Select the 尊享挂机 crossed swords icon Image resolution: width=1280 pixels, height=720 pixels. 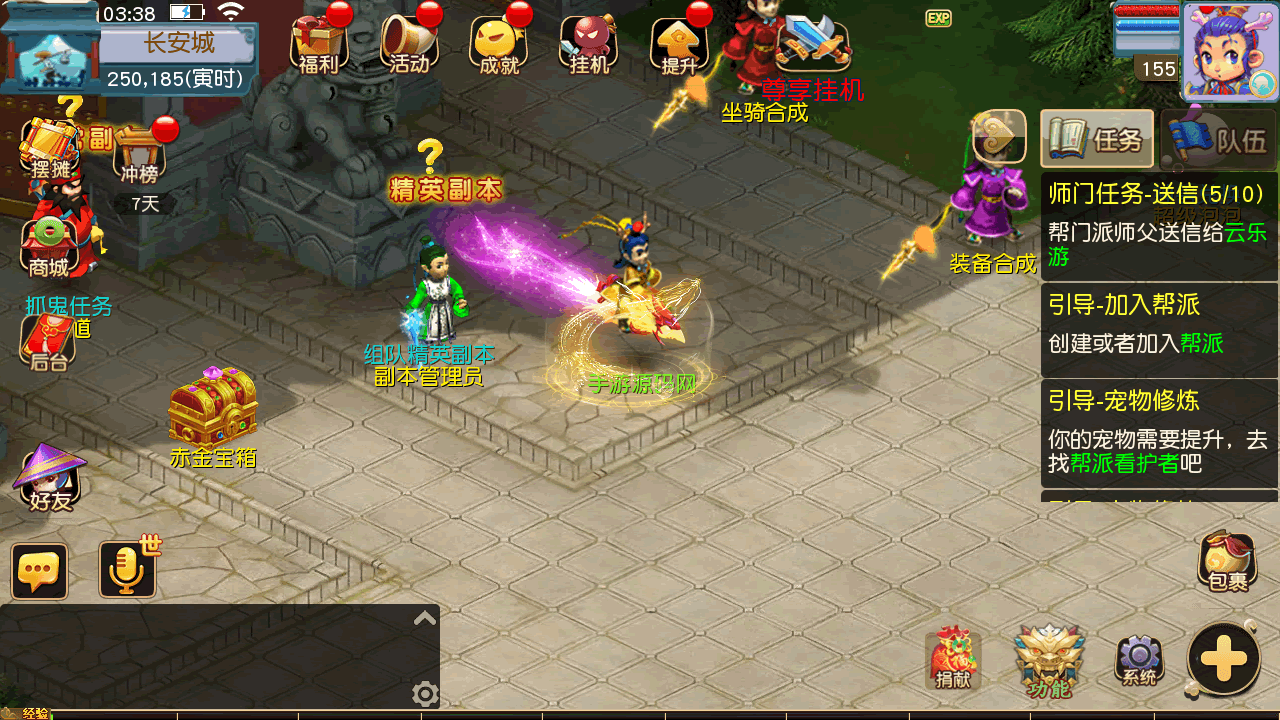click(x=812, y=45)
